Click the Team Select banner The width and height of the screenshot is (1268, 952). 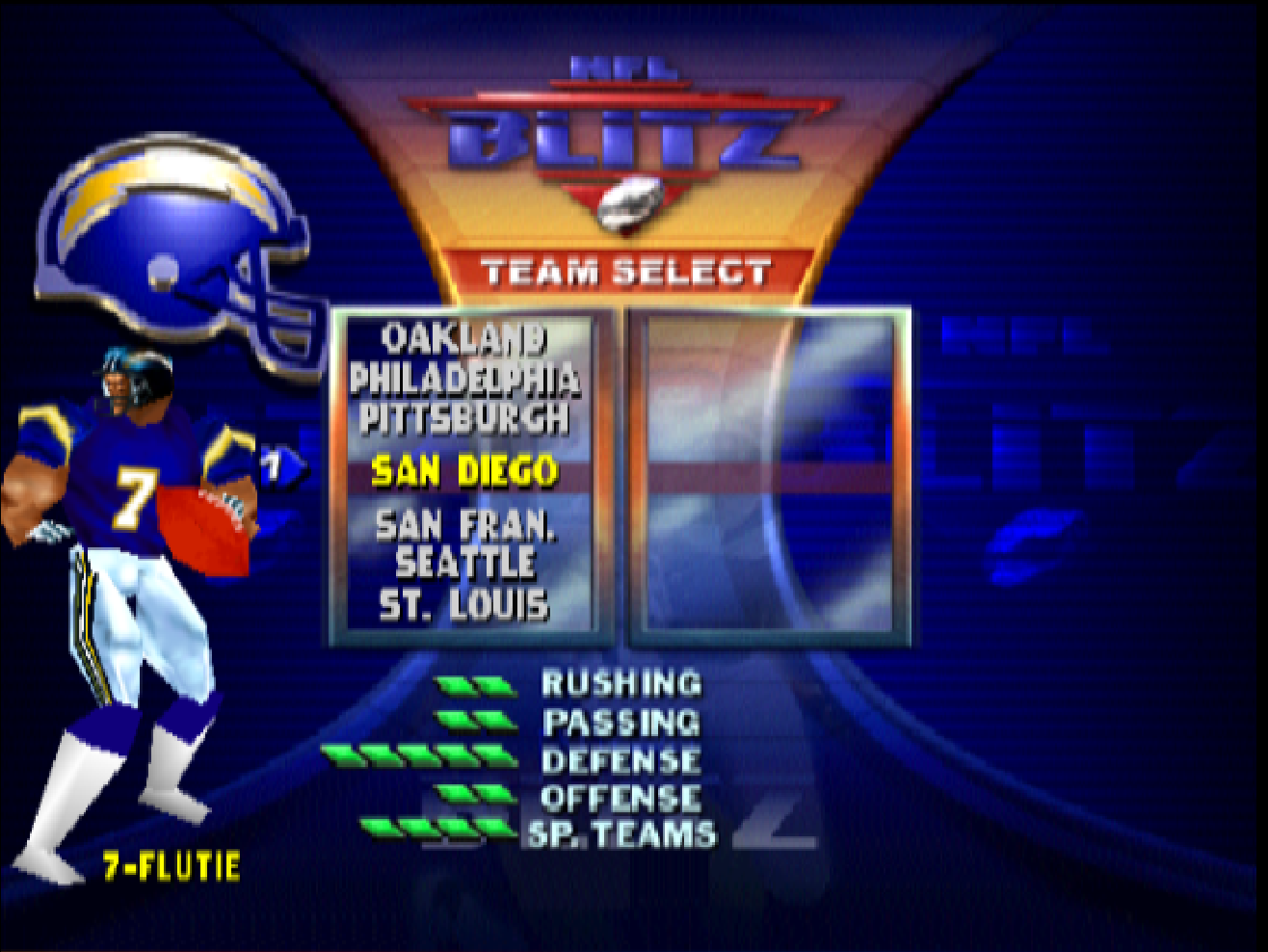tap(631, 271)
